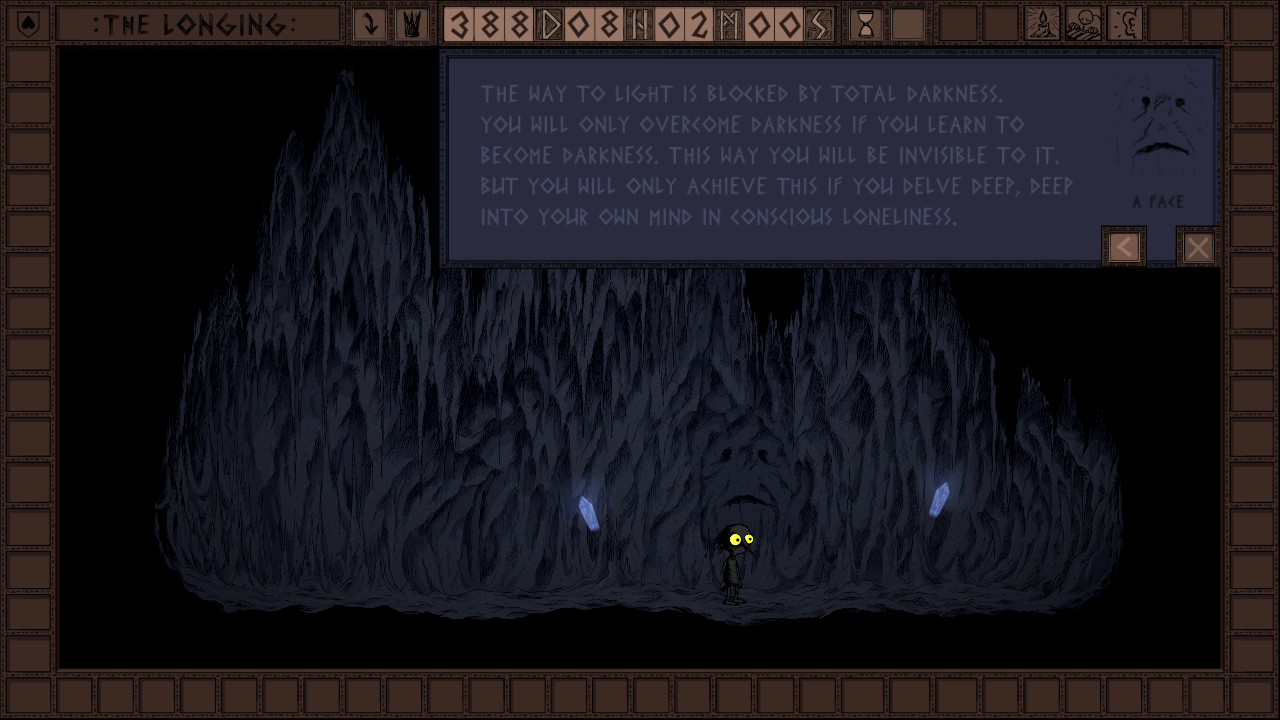This screenshot has width=1280, height=720.
Task: Click The Longing title plate
Action: pos(196,24)
